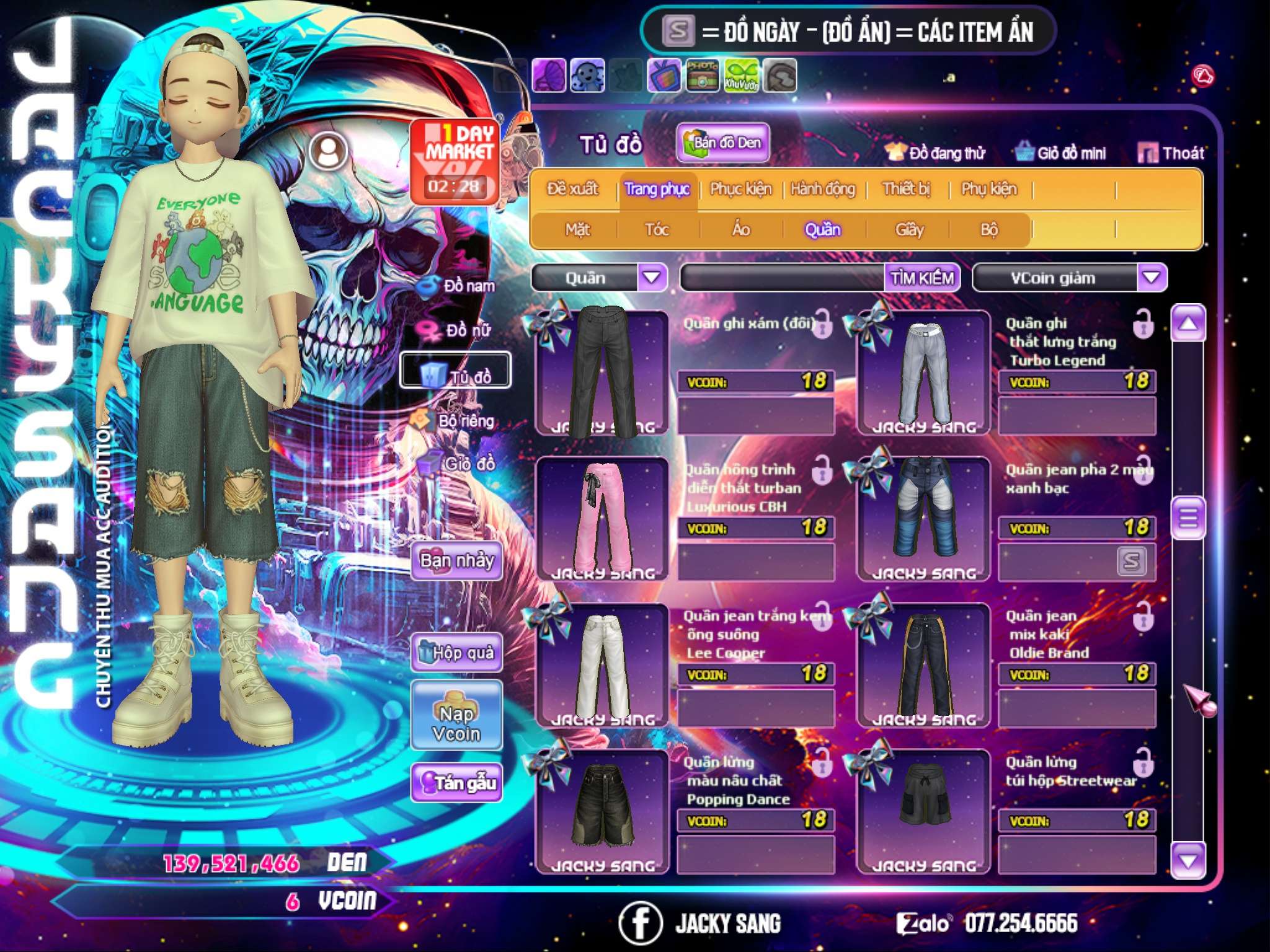
Task: Exit the wardrobe with Thoát
Action: (x=1171, y=153)
